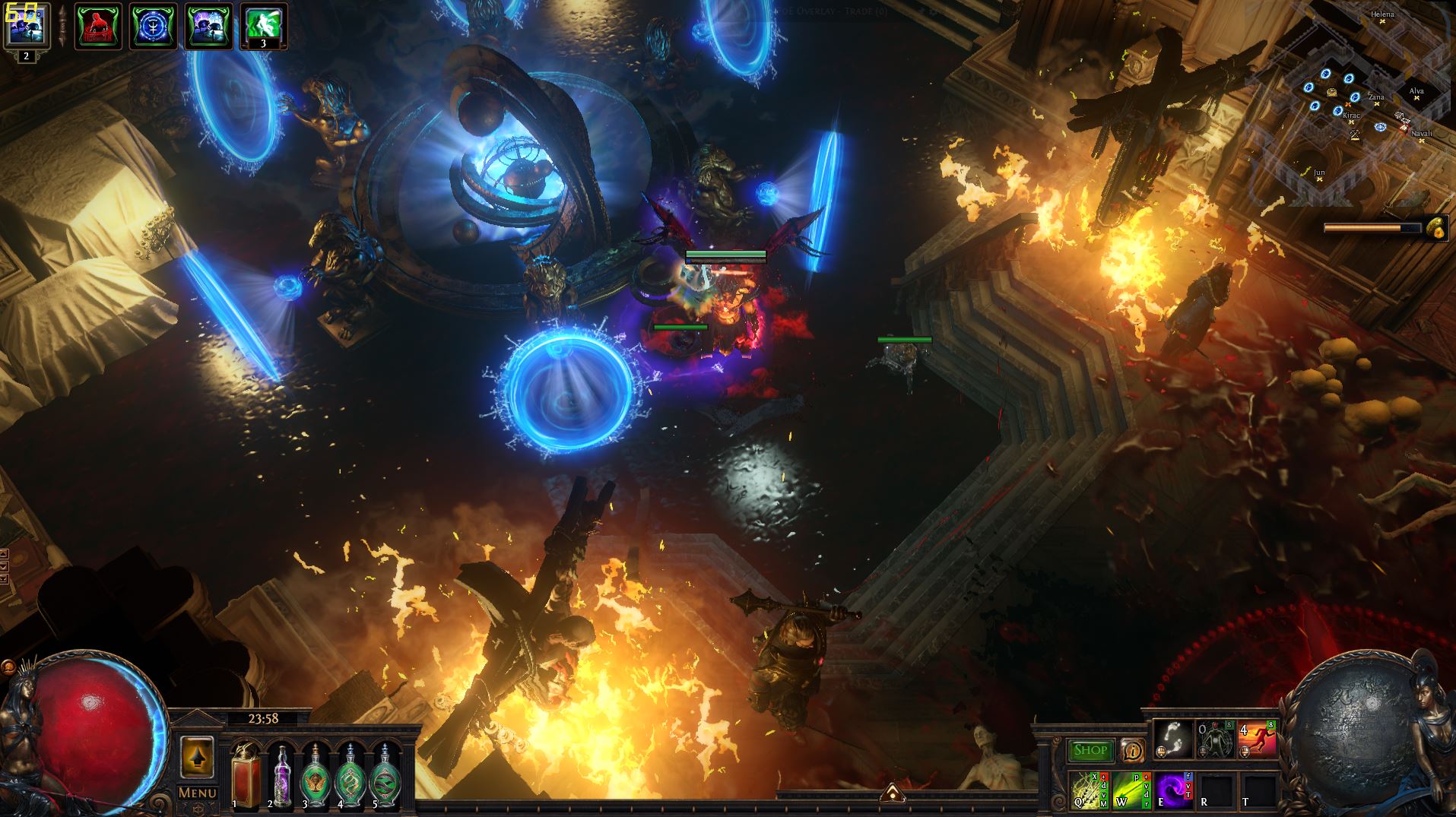Viewport: 1456px width, 817px height.
Task: Activate the arrow rain skill on Q
Action: click(1087, 790)
